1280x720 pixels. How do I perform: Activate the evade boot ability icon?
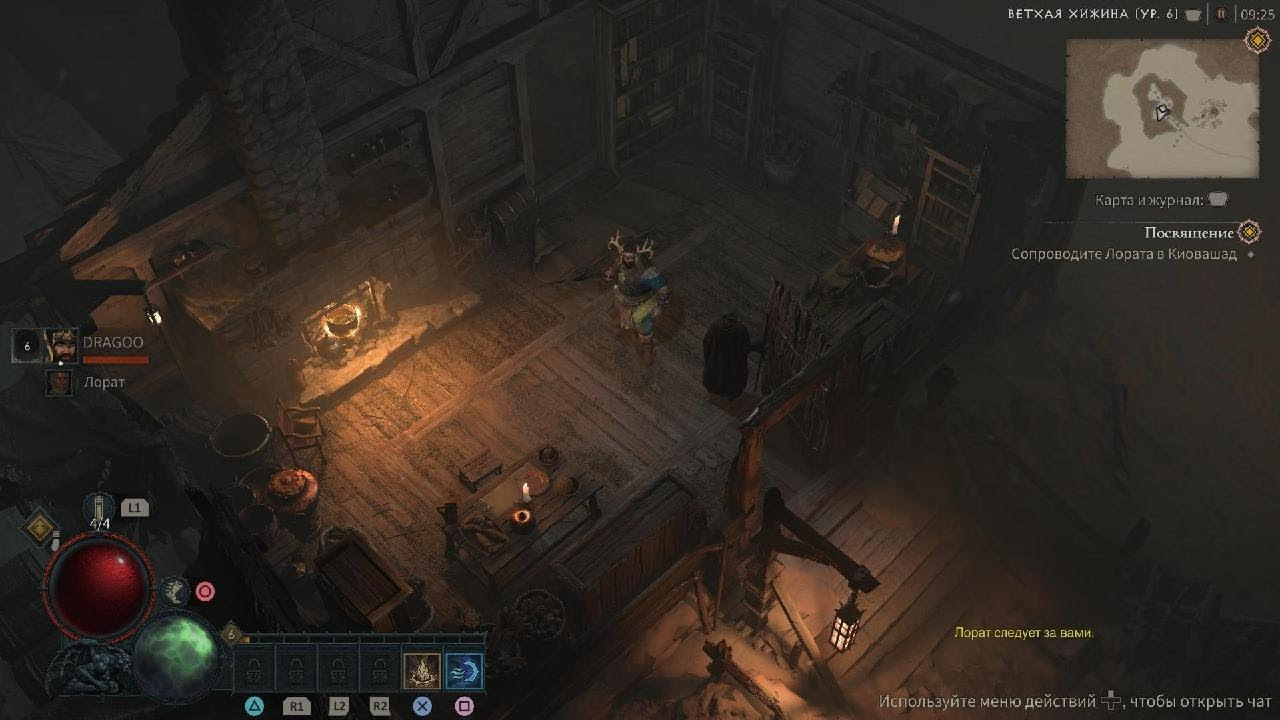[x=174, y=591]
